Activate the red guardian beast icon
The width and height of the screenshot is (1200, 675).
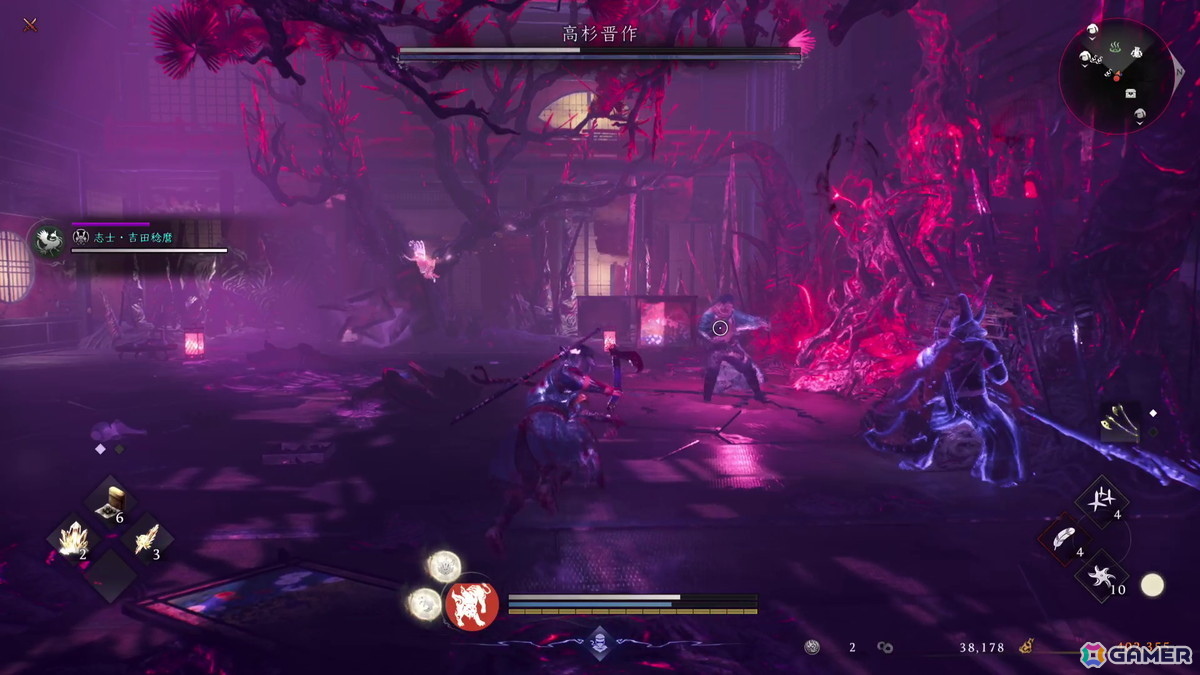pos(471,605)
